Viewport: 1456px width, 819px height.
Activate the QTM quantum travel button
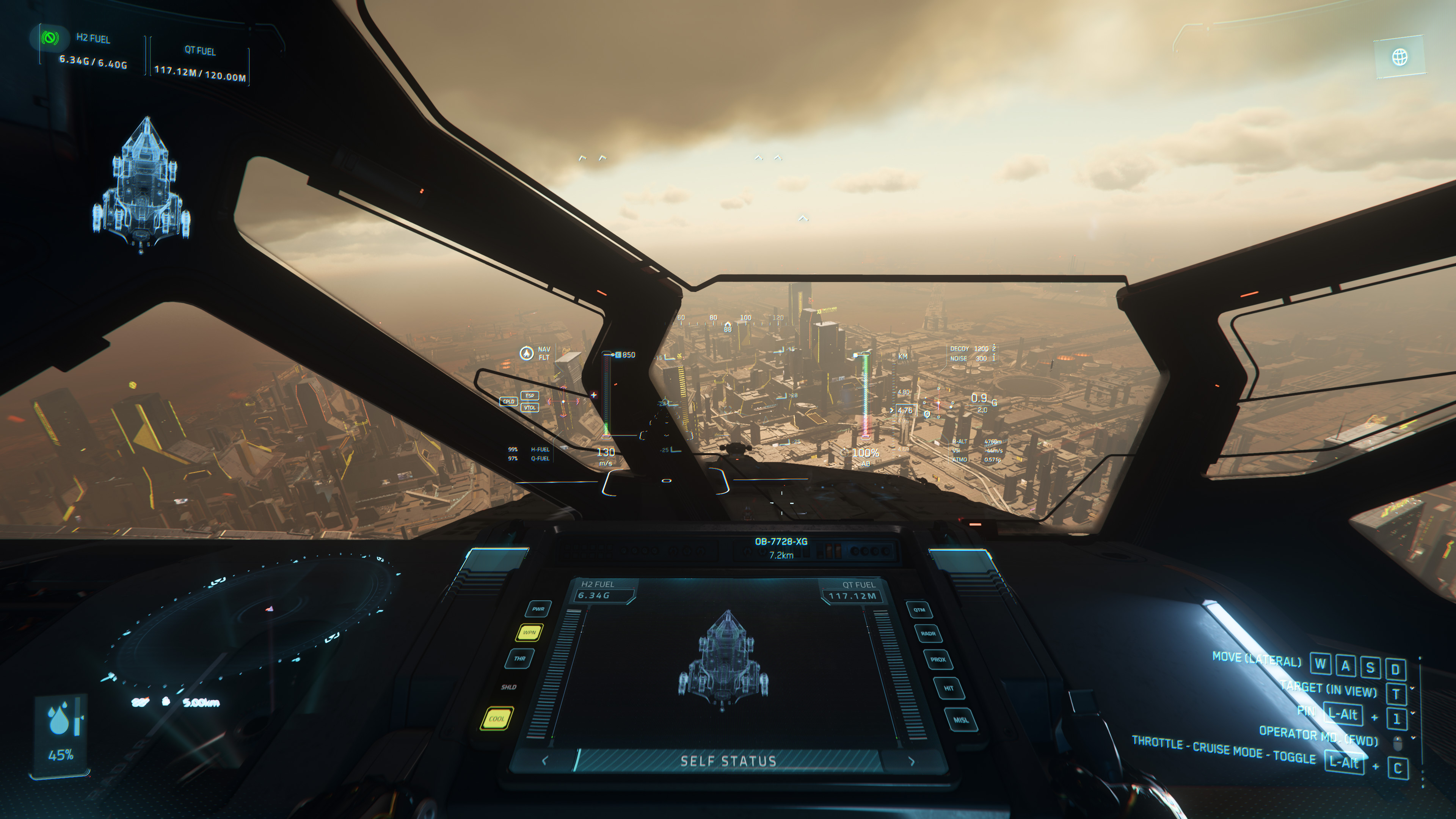point(919,610)
